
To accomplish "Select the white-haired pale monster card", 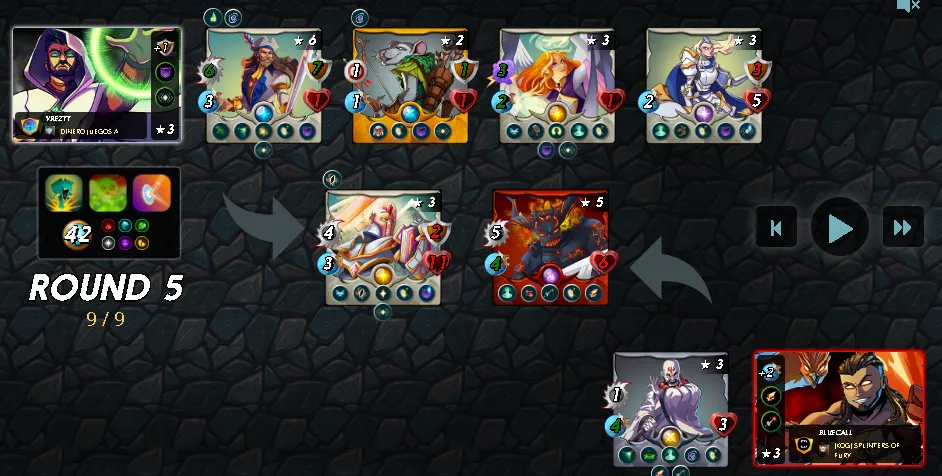I will point(671,409).
